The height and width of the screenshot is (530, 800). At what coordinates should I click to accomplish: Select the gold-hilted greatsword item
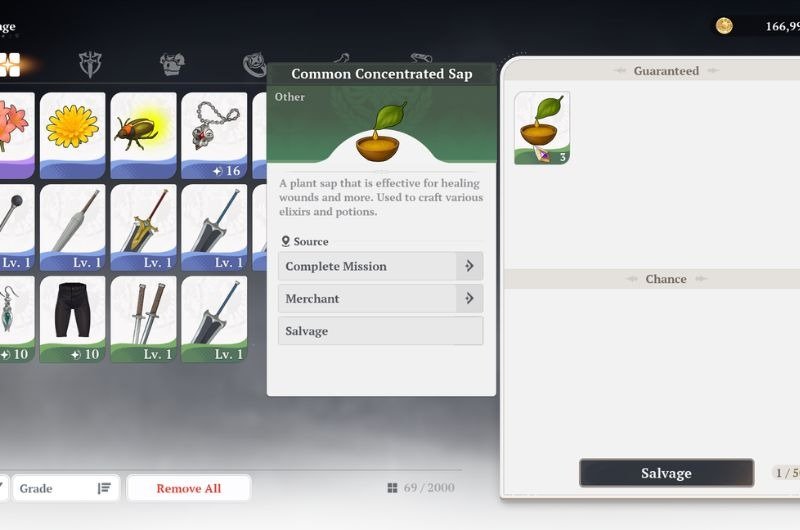(143, 226)
